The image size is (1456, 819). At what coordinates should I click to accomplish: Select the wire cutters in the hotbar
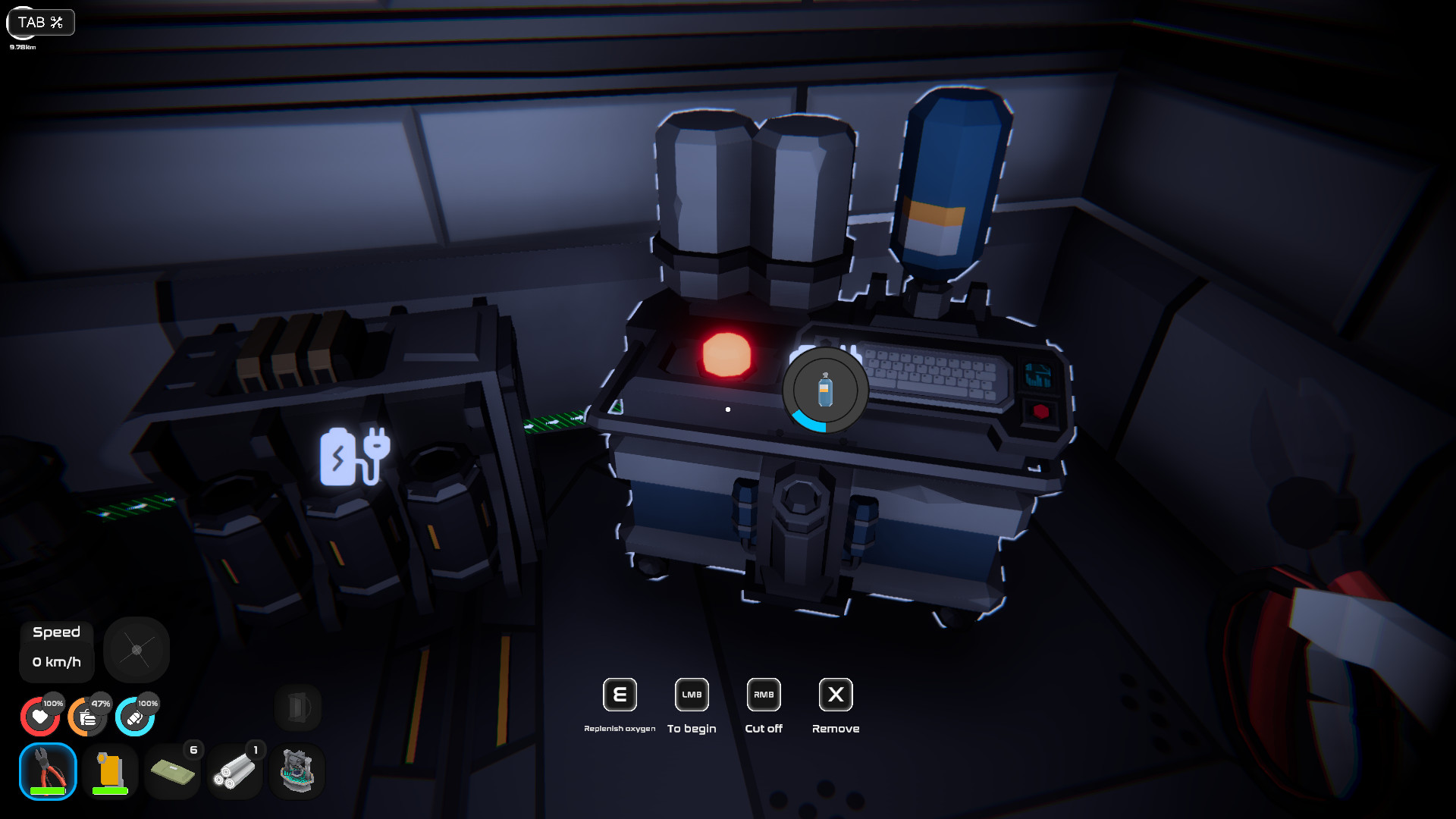click(45, 771)
